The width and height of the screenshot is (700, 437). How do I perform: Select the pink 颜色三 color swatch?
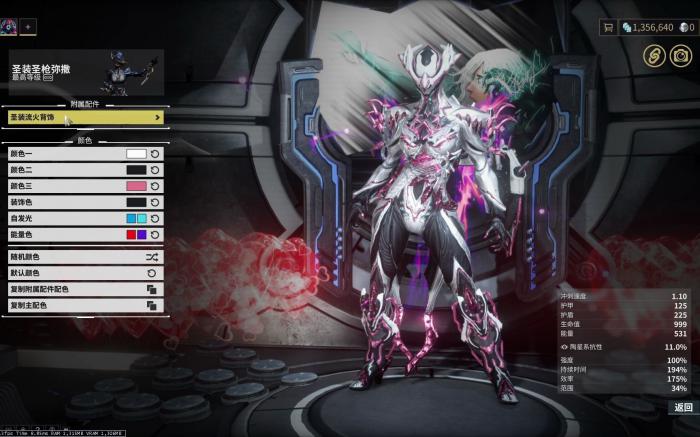pyautogui.click(x=136, y=186)
